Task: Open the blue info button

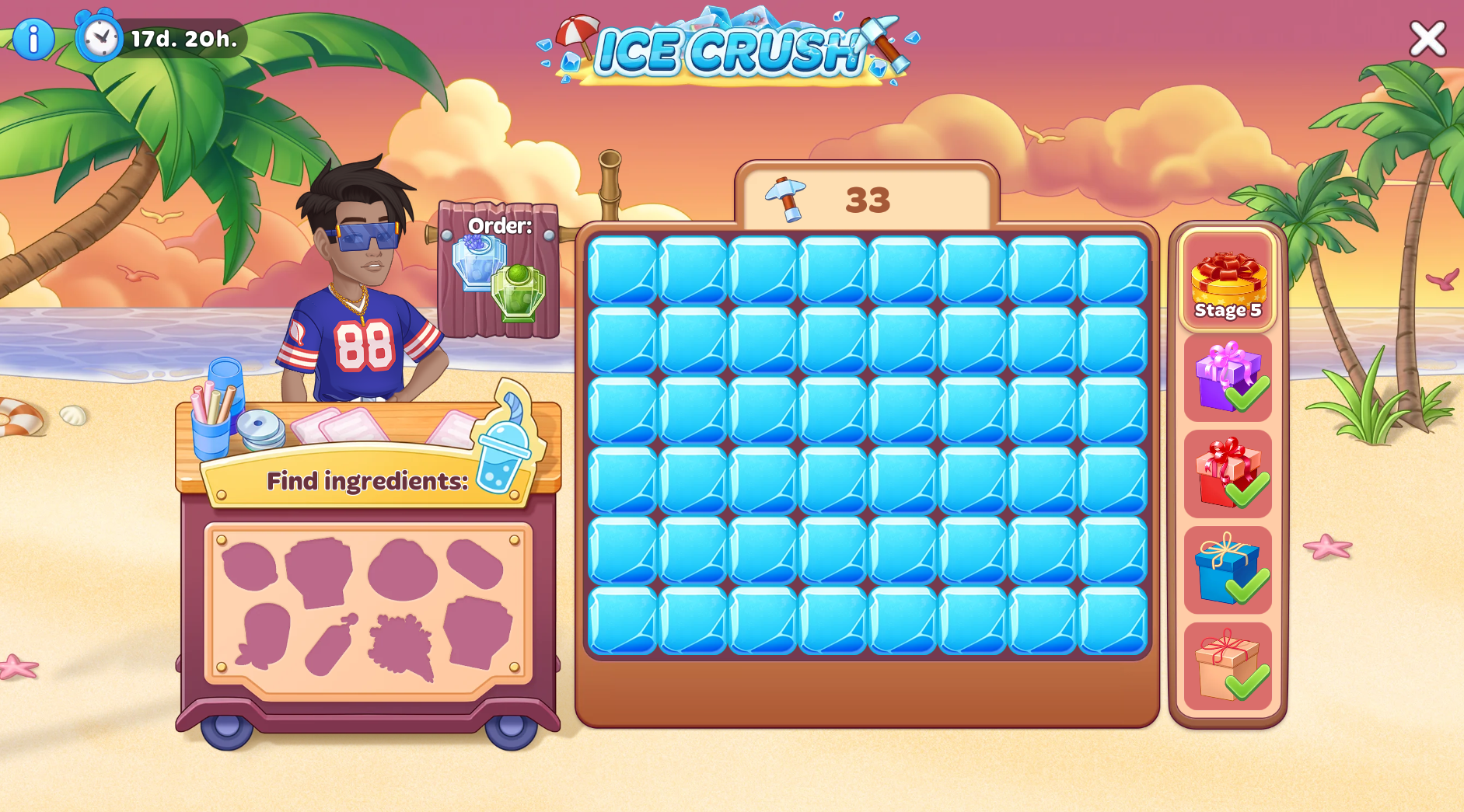Action: 33,39
